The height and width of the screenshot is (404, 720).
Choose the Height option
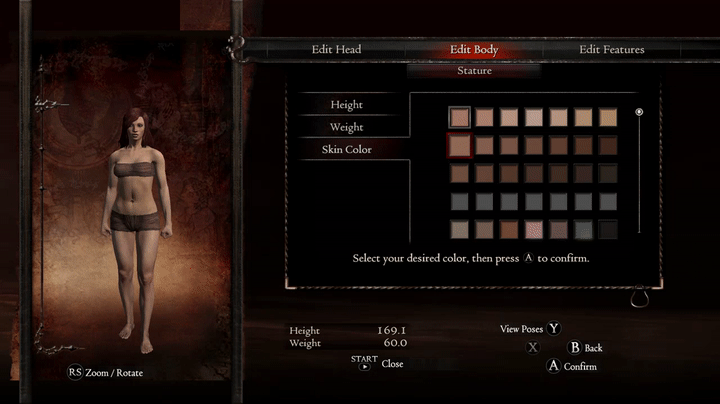tap(347, 105)
